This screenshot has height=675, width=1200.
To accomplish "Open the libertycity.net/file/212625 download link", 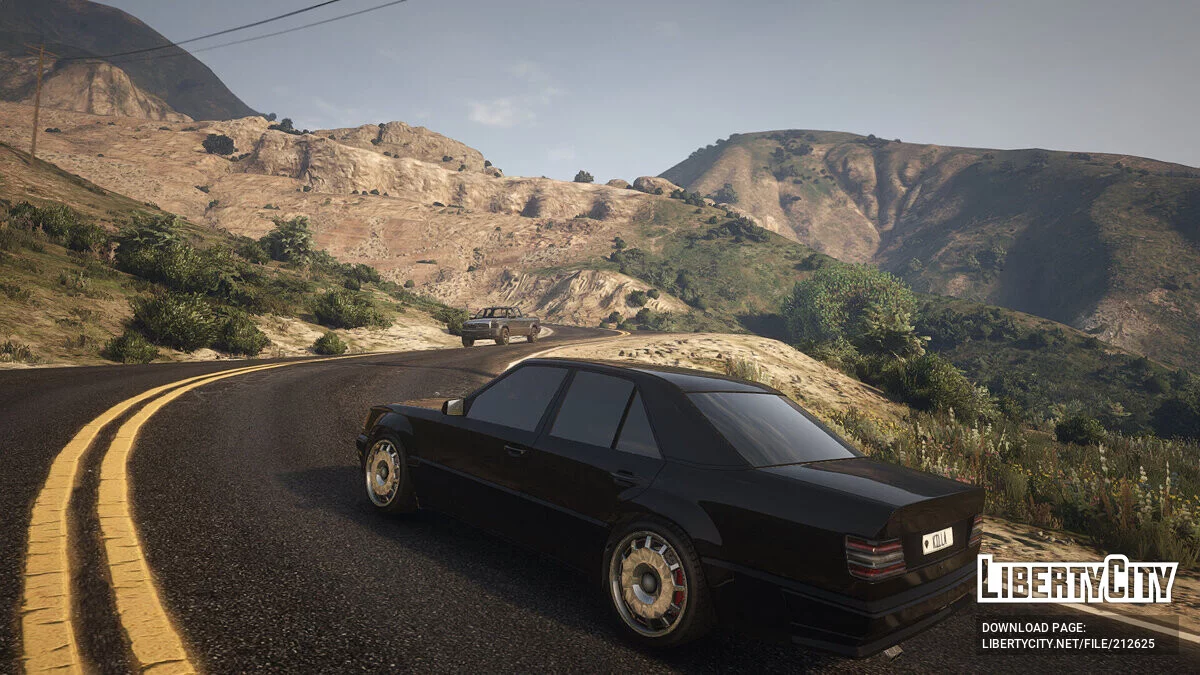I will [x=1067, y=643].
